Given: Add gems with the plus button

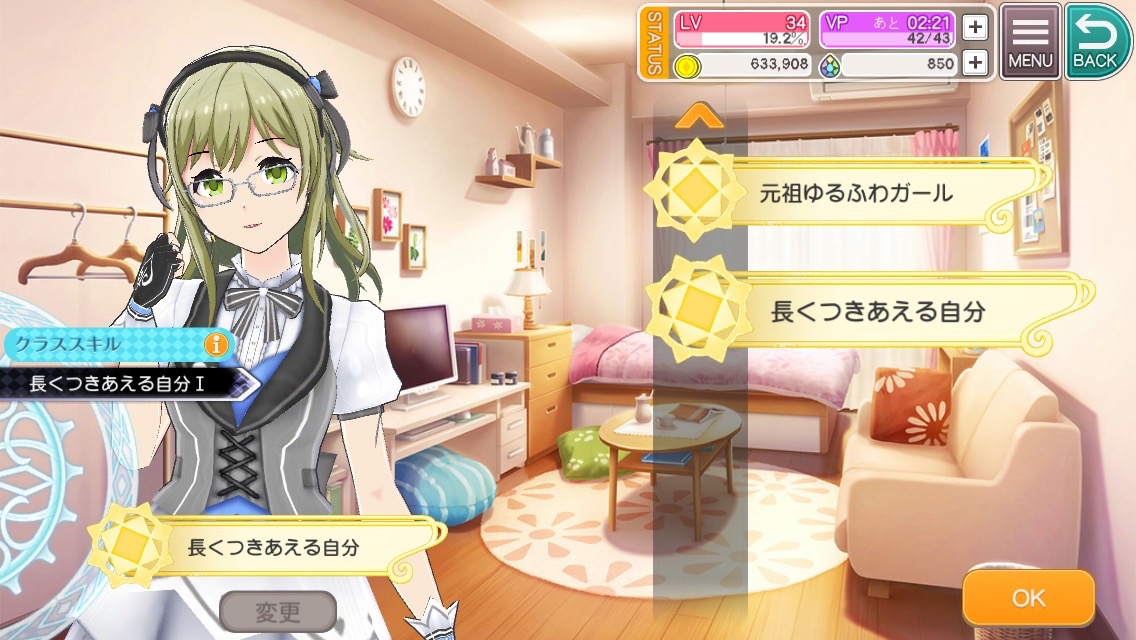Looking at the screenshot, I should [x=975, y=65].
